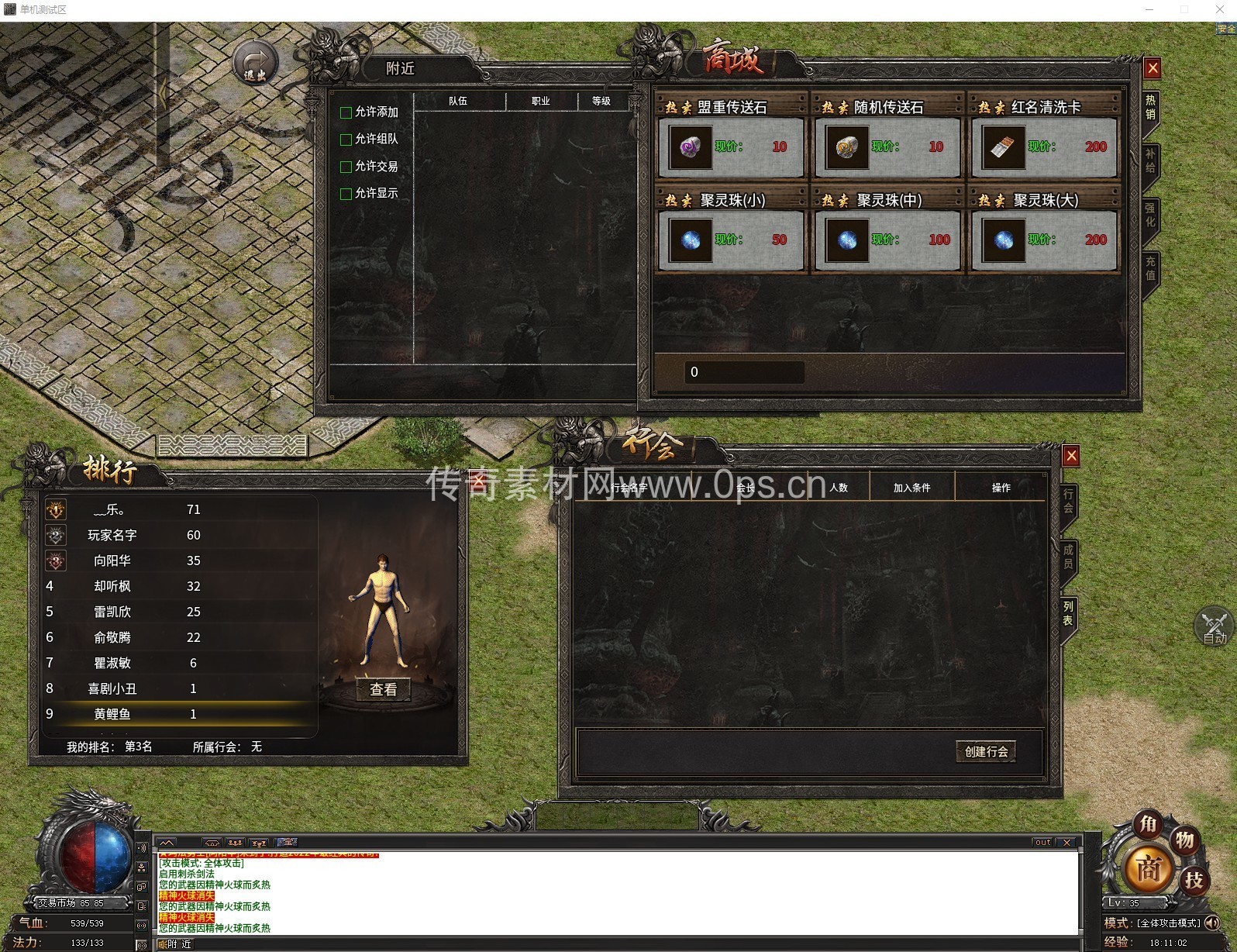The image size is (1237, 952).
Task: Close the 行会 guild panel
Action: [1071, 456]
